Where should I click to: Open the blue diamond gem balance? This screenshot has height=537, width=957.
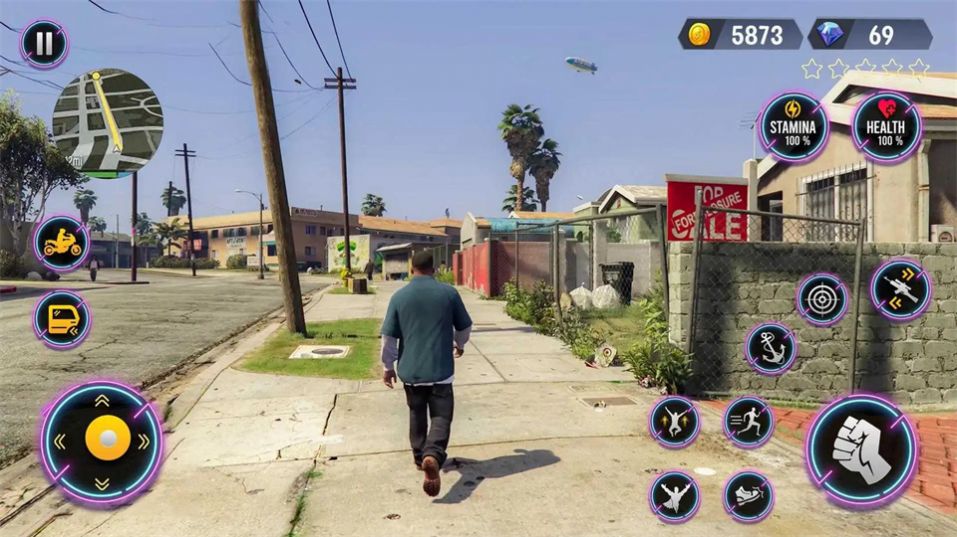coord(870,35)
